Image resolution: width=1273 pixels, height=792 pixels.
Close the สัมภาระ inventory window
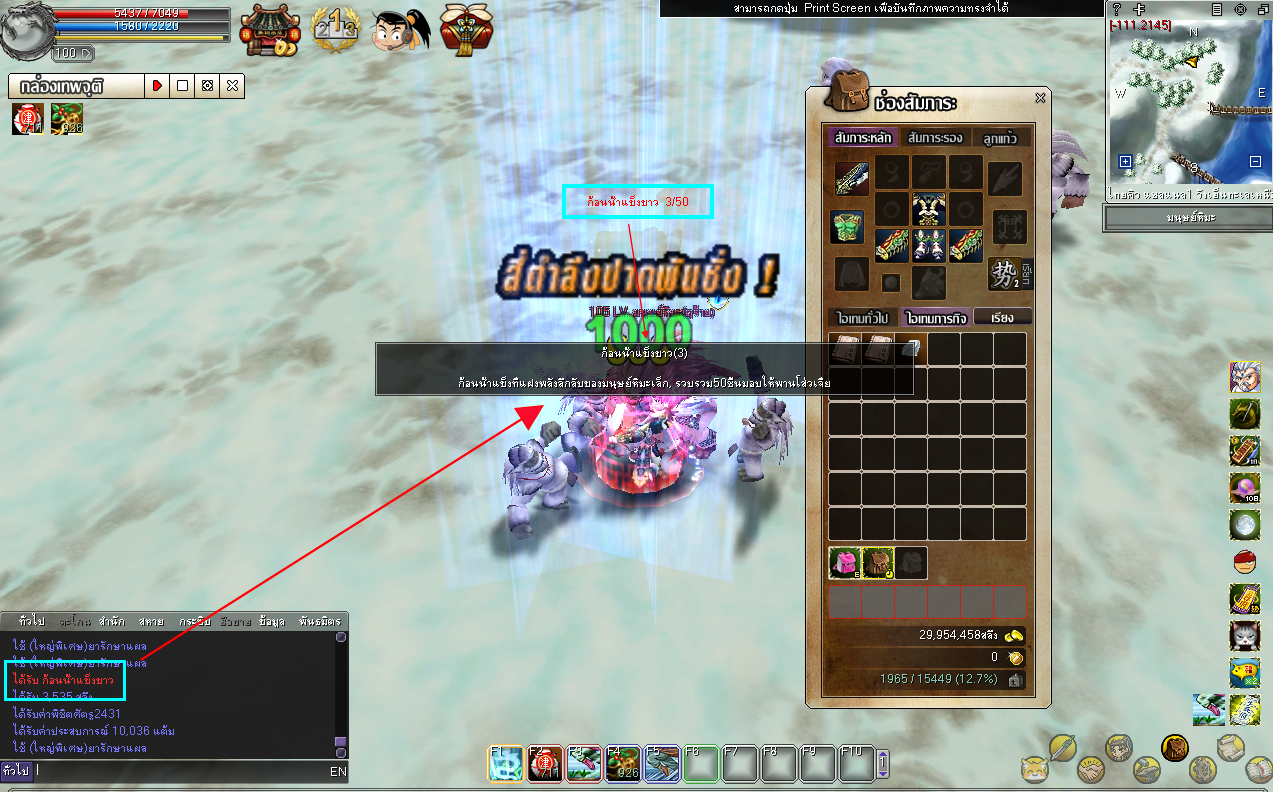(x=1040, y=98)
